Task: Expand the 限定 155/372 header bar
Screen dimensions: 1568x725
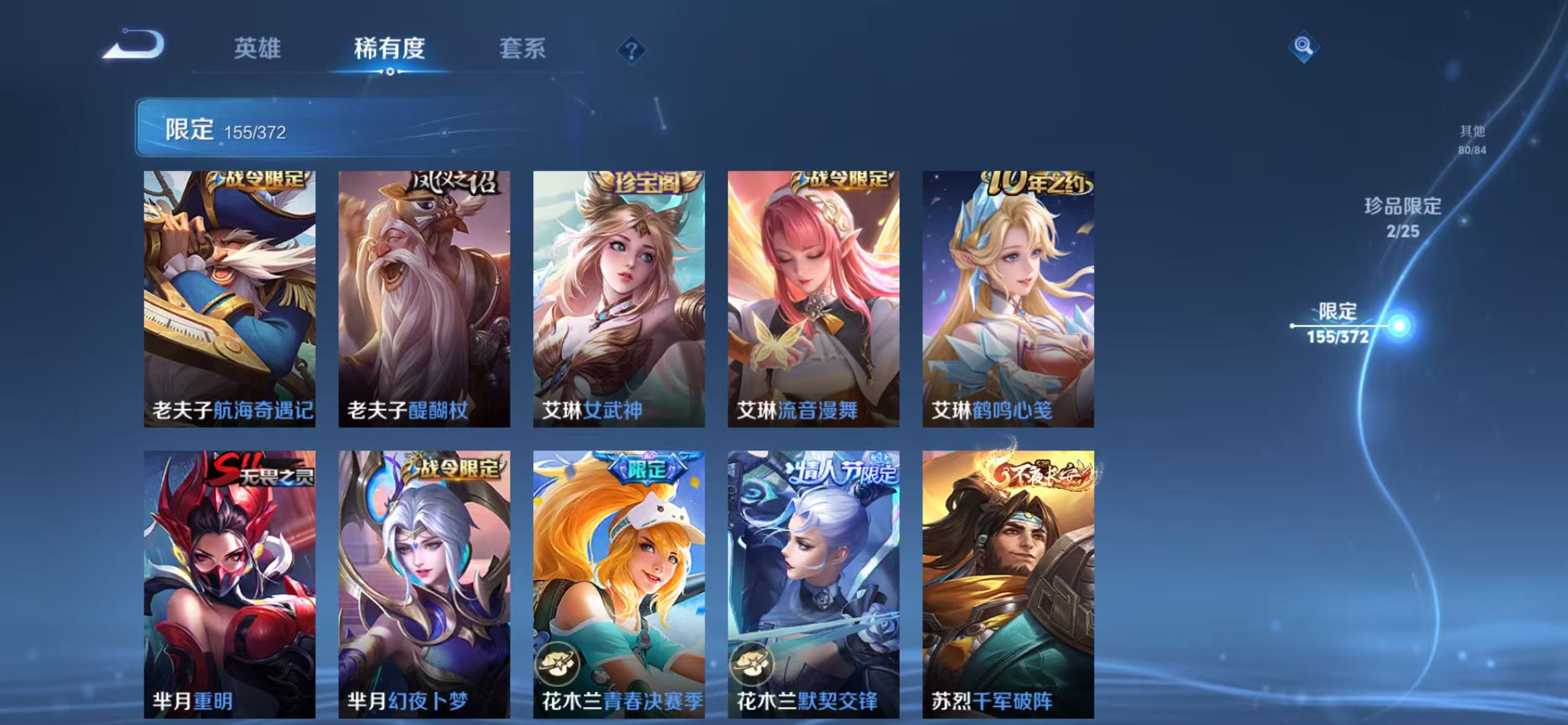Action: click(229, 130)
